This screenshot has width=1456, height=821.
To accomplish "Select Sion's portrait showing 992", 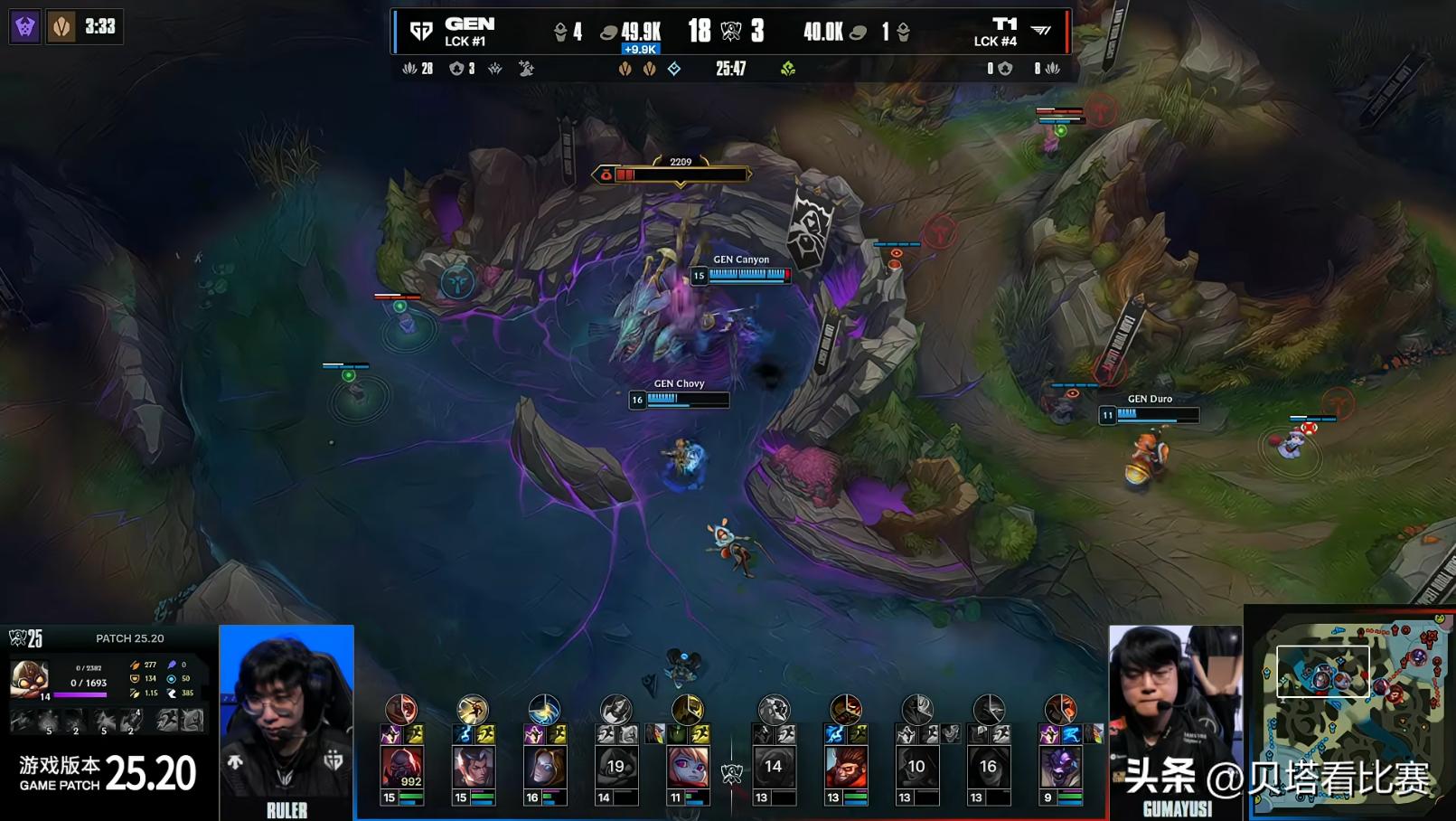I will pyautogui.click(x=401, y=767).
